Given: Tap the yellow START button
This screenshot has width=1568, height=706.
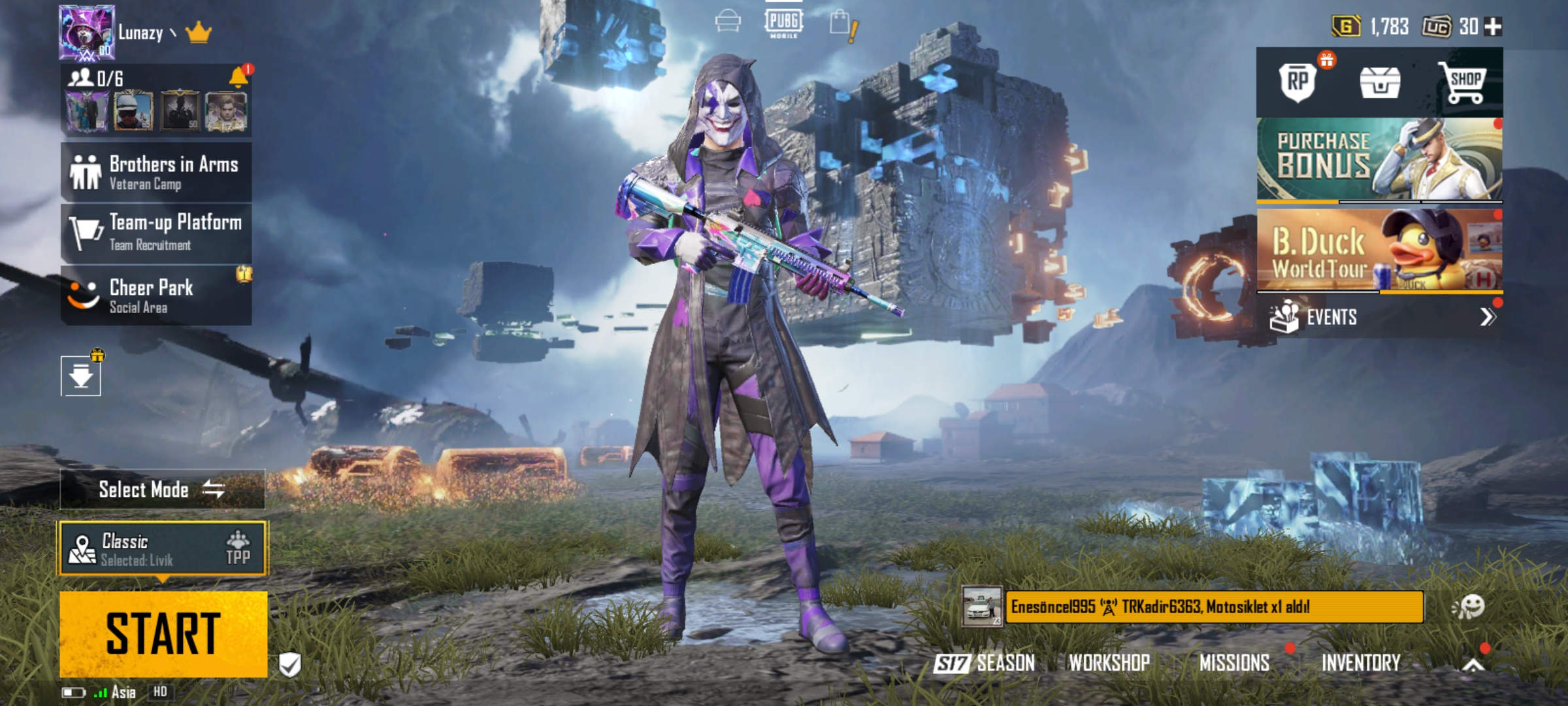Looking at the screenshot, I should point(163,633).
